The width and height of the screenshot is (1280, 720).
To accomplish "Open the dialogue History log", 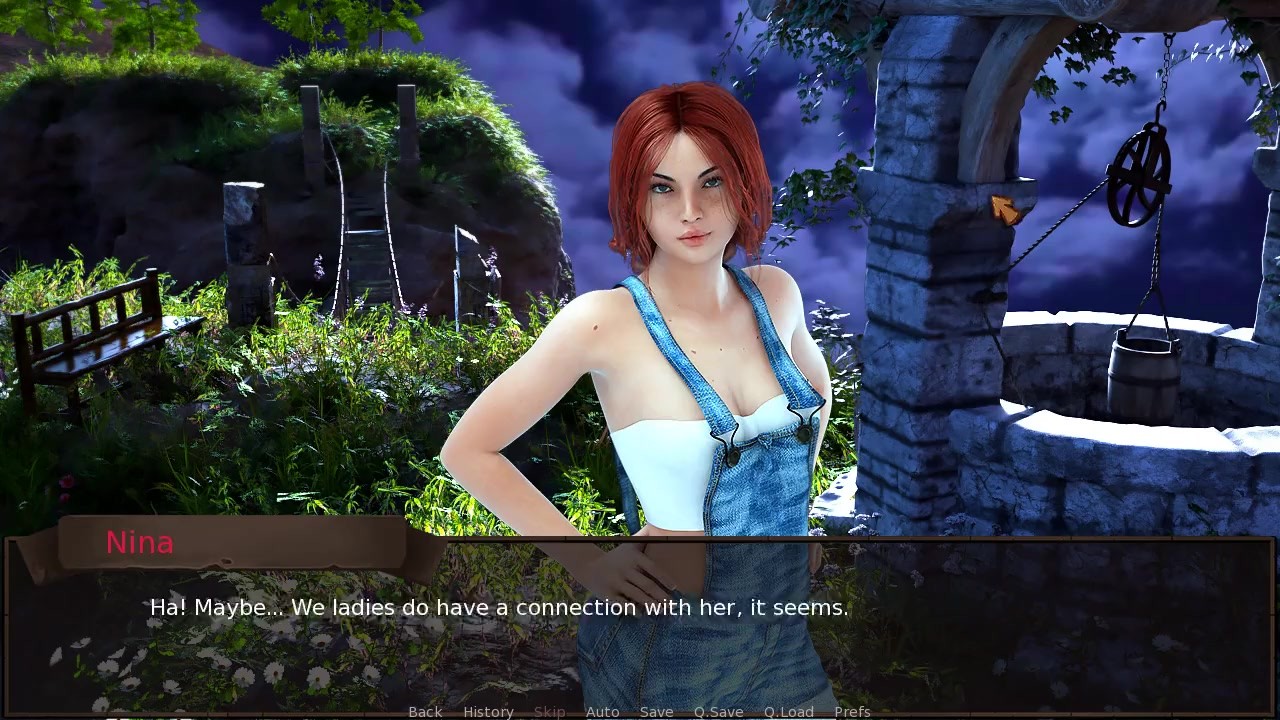I will 488,712.
